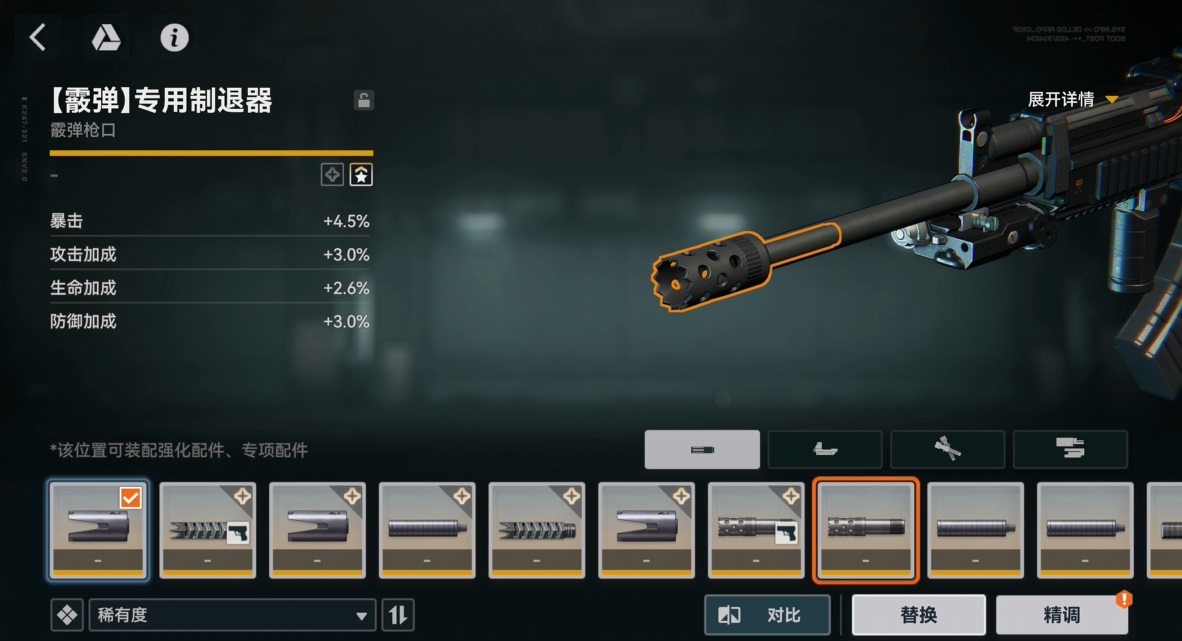Click the 对比 compare button
1182x641 pixels.
pos(767,615)
